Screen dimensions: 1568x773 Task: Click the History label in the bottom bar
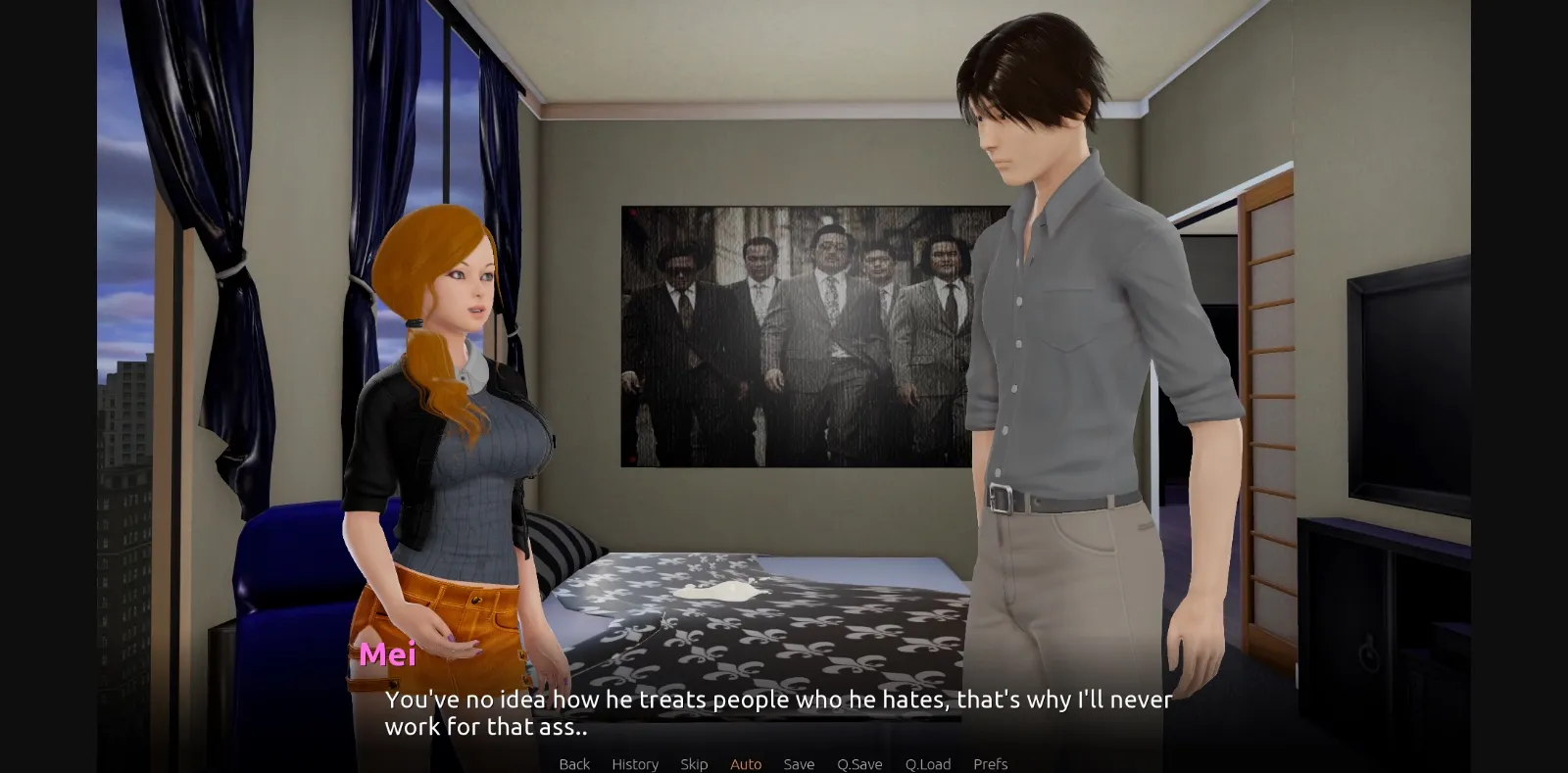pos(634,764)
